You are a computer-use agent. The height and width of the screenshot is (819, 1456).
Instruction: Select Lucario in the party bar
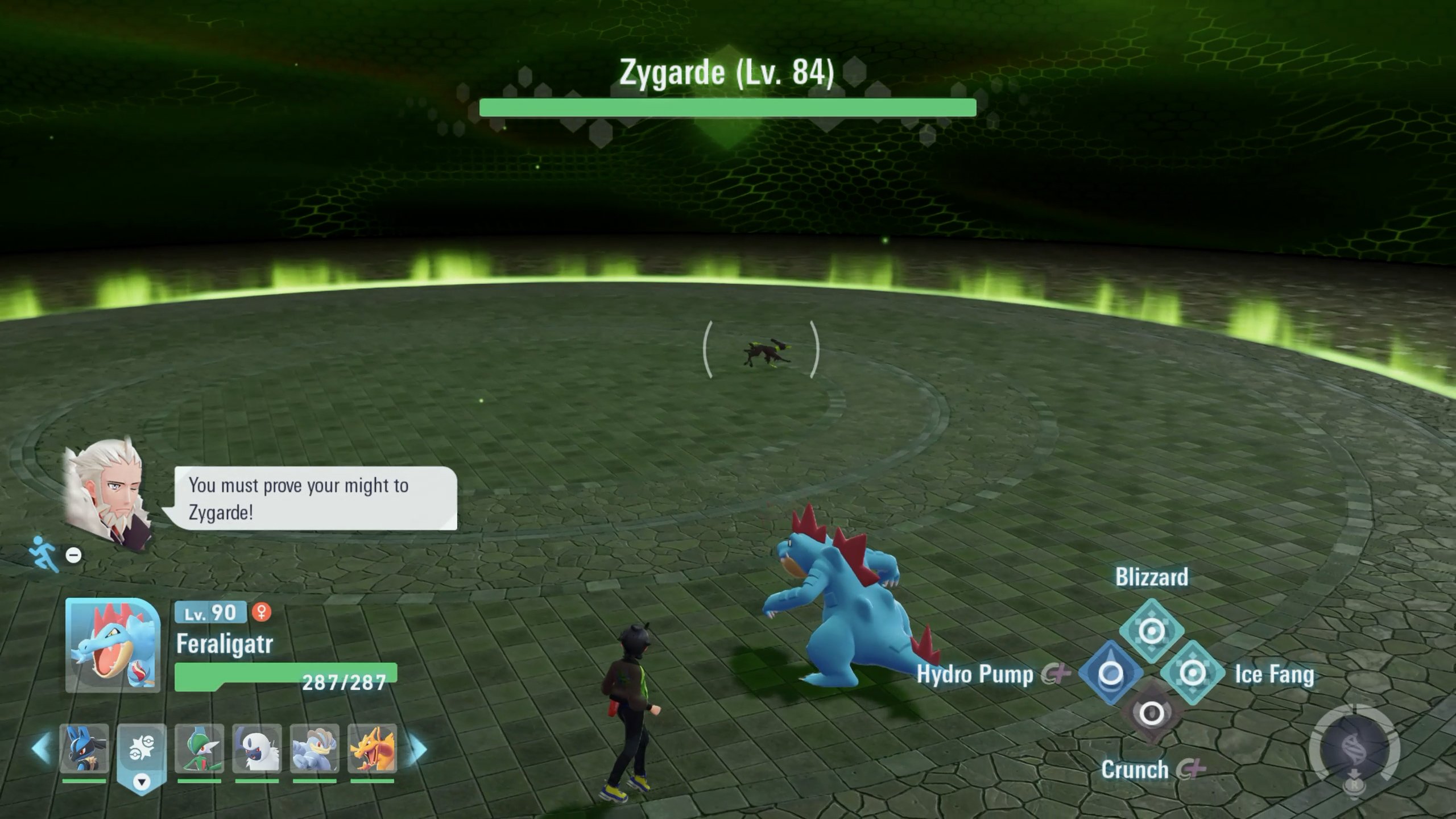(x=84, y=748)
